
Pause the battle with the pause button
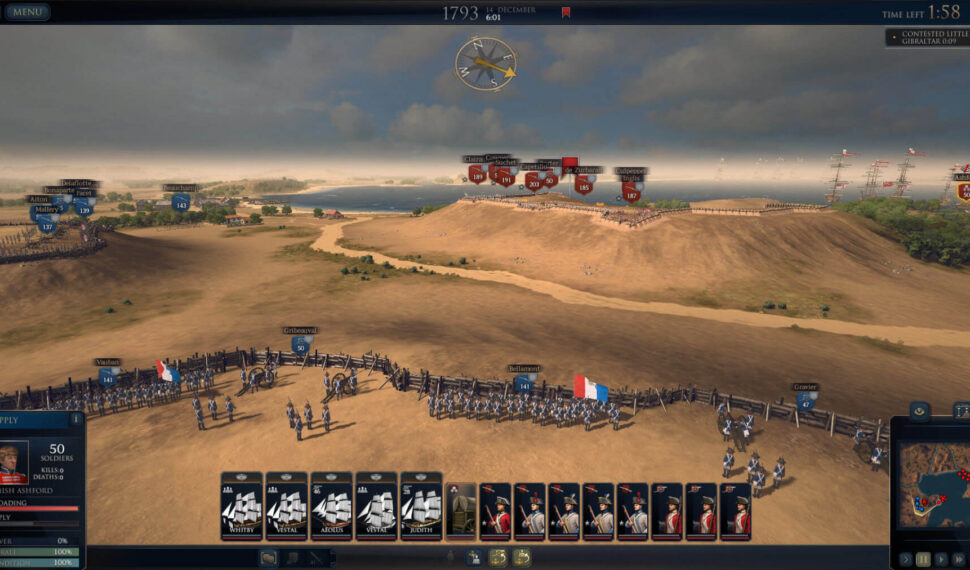923,559
